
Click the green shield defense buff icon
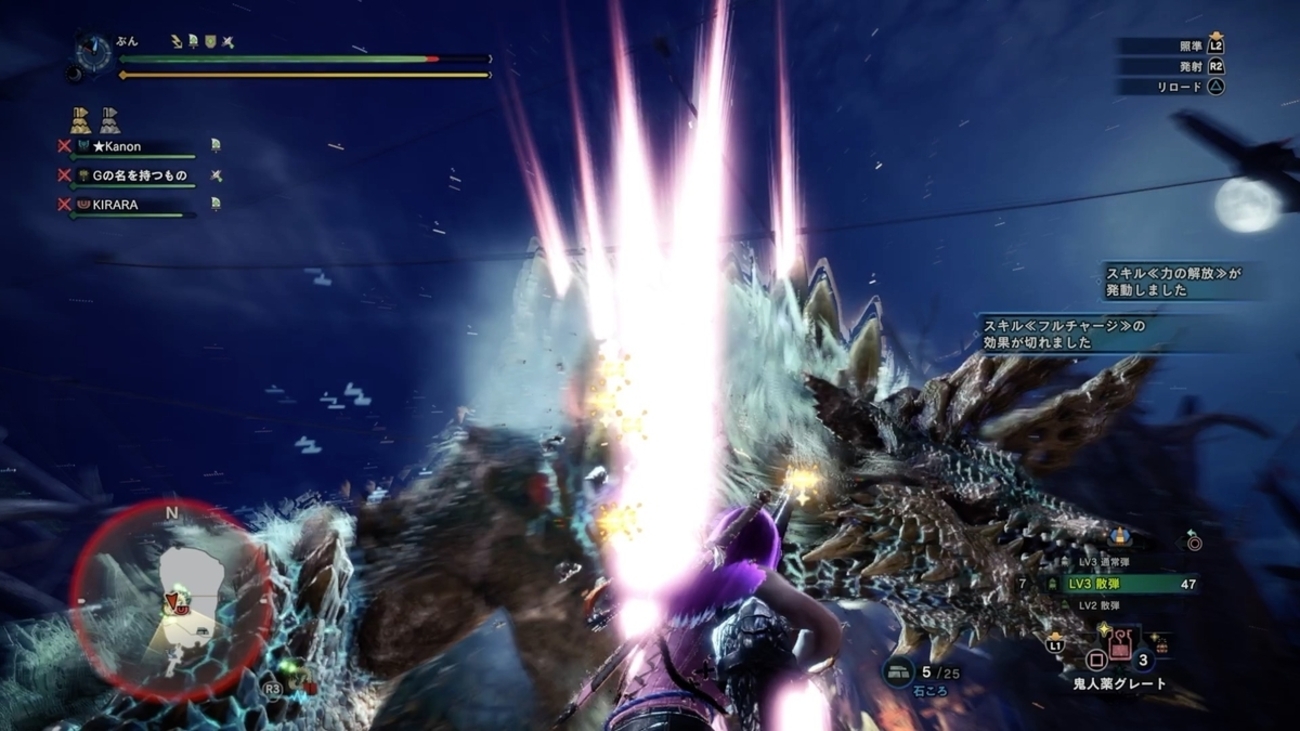tap(210, 42)
